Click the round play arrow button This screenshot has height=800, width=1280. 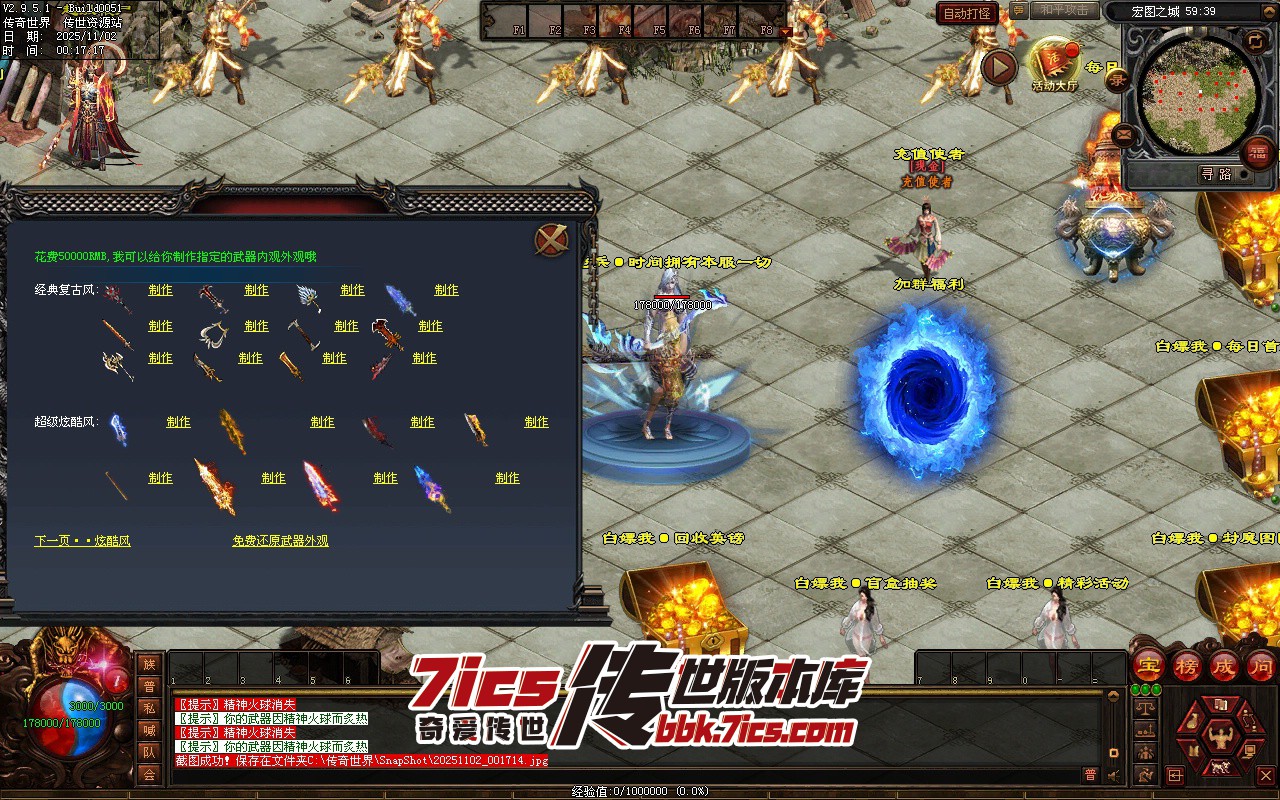click(x=998, y=67)
